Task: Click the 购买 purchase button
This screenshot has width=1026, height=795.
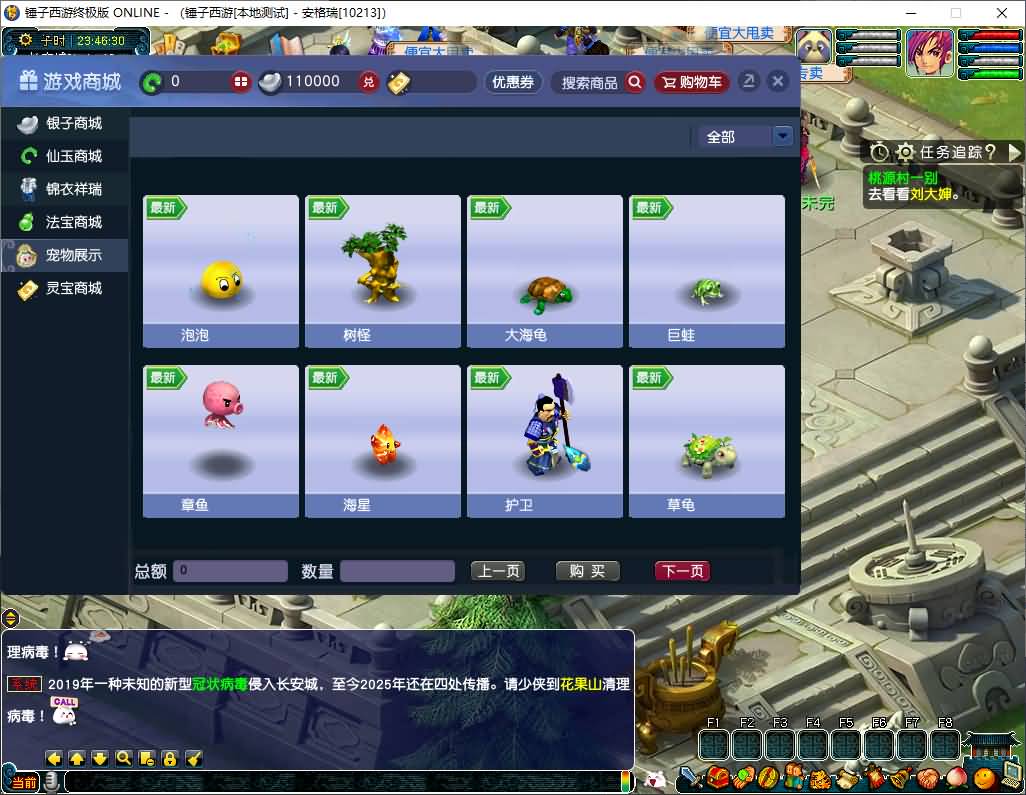Action: pos(588,571)
